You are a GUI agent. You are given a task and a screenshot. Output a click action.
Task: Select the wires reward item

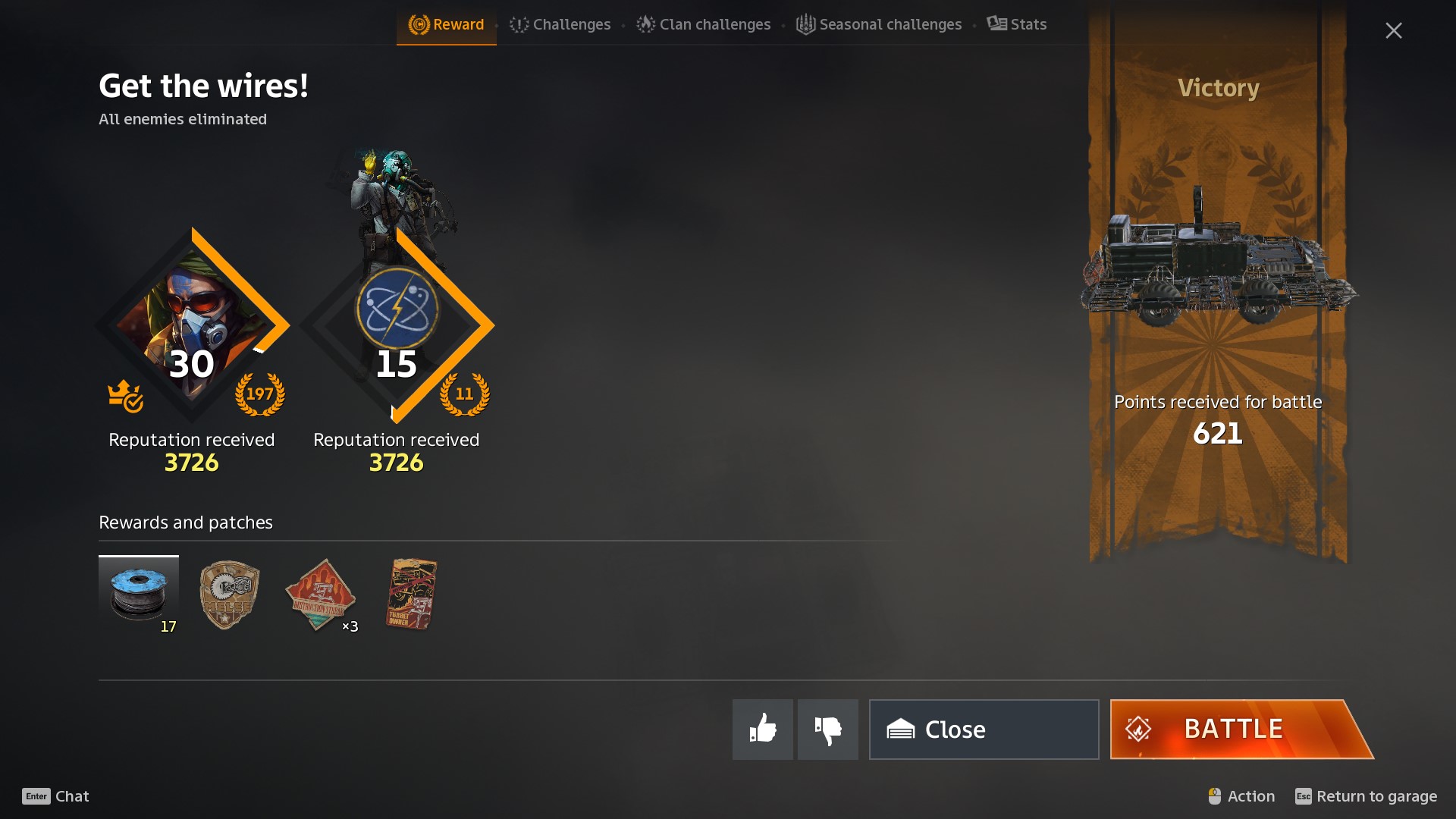tap(139, 595)
